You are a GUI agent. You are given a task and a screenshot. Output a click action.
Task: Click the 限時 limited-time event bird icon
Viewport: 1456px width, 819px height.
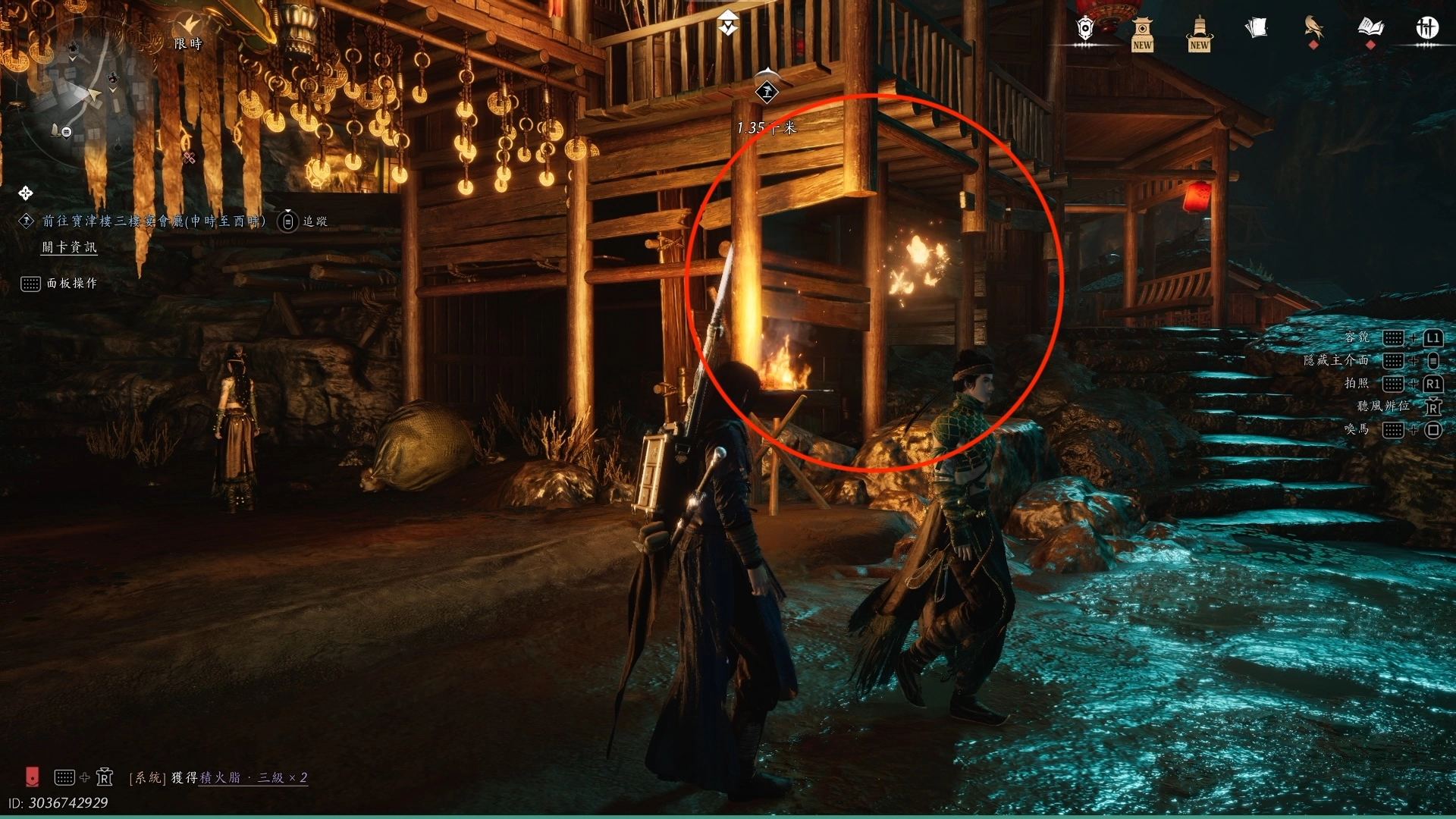click(x=189, y=26)
